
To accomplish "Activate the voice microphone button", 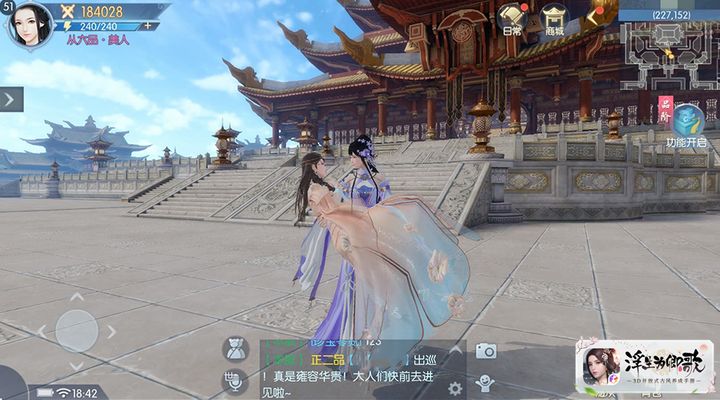I will pyautogui.click(x=237, y=380).
